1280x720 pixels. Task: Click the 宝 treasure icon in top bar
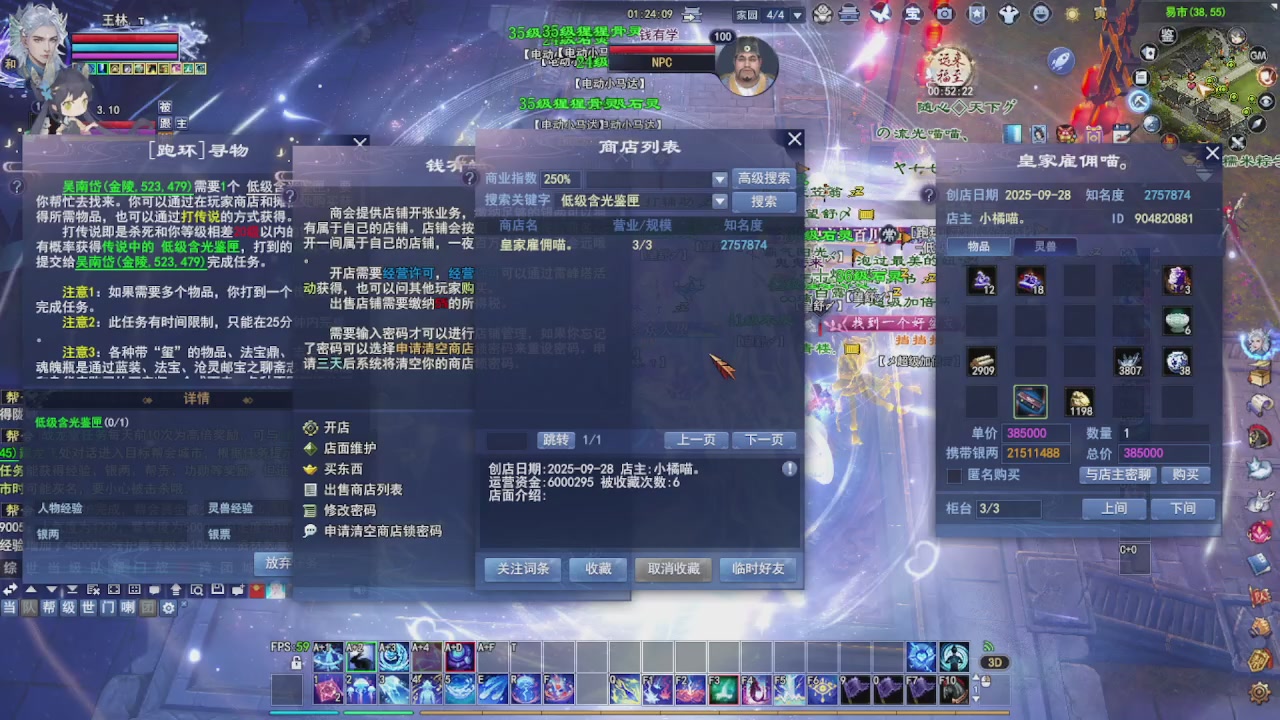pos(913,14)
